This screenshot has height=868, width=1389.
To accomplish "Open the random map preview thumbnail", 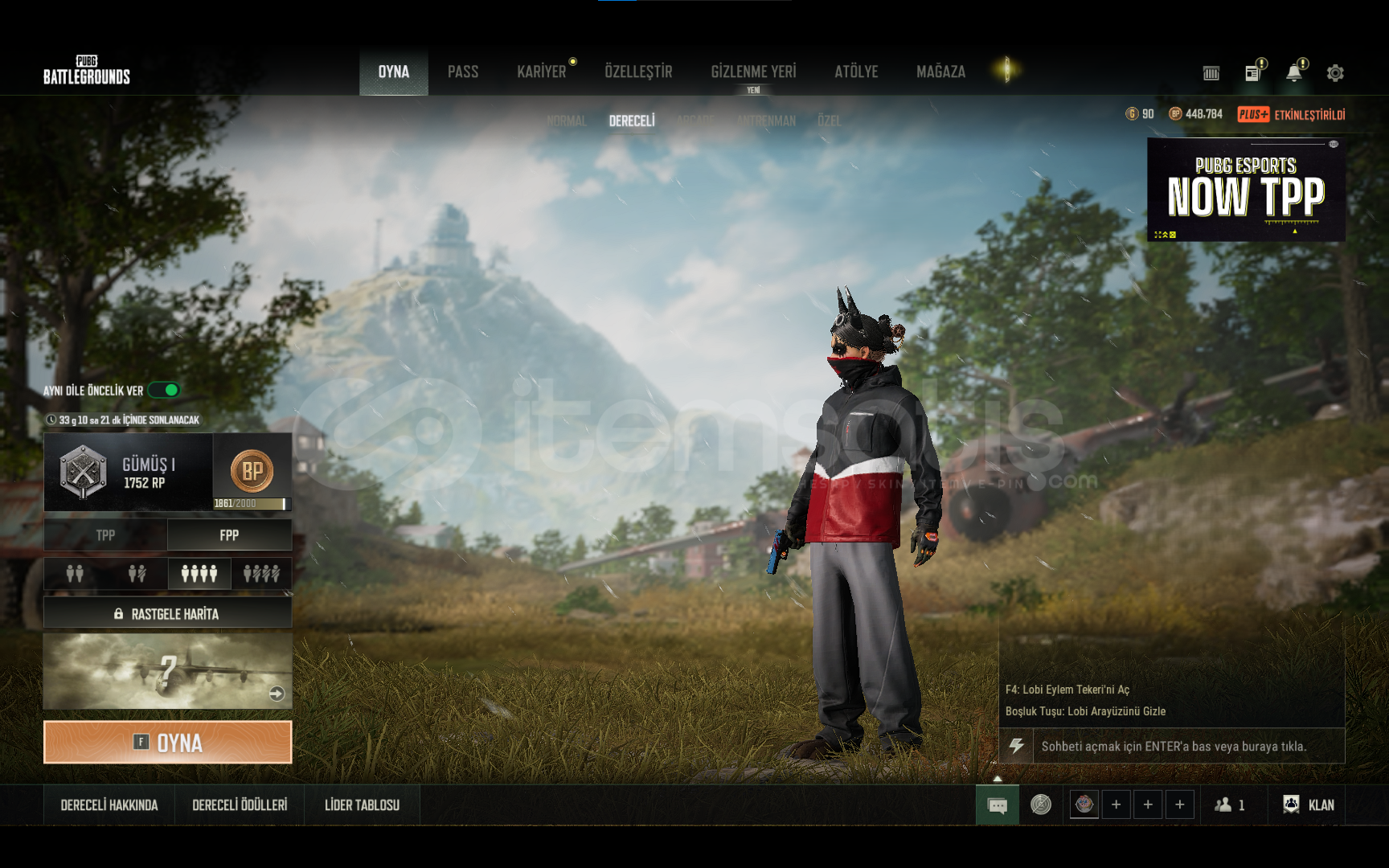I will (167, 671).
